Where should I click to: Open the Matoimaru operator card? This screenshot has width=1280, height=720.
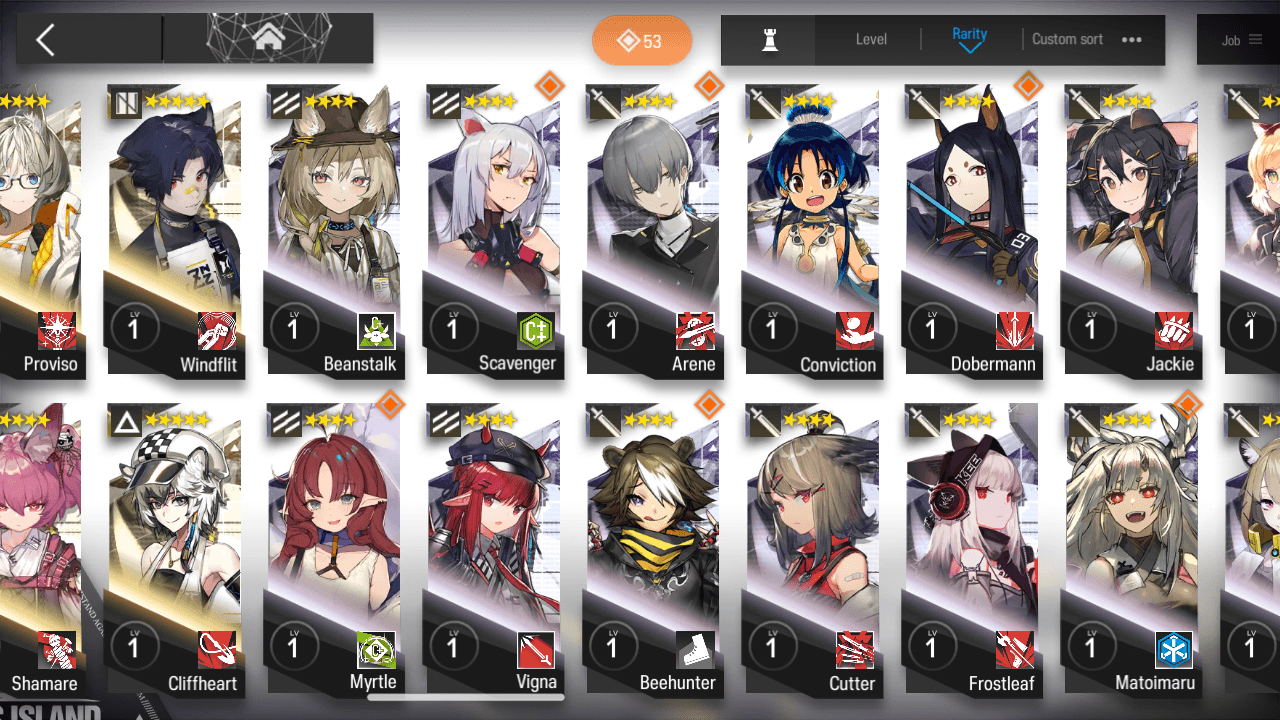click(x=1131, y=550)
